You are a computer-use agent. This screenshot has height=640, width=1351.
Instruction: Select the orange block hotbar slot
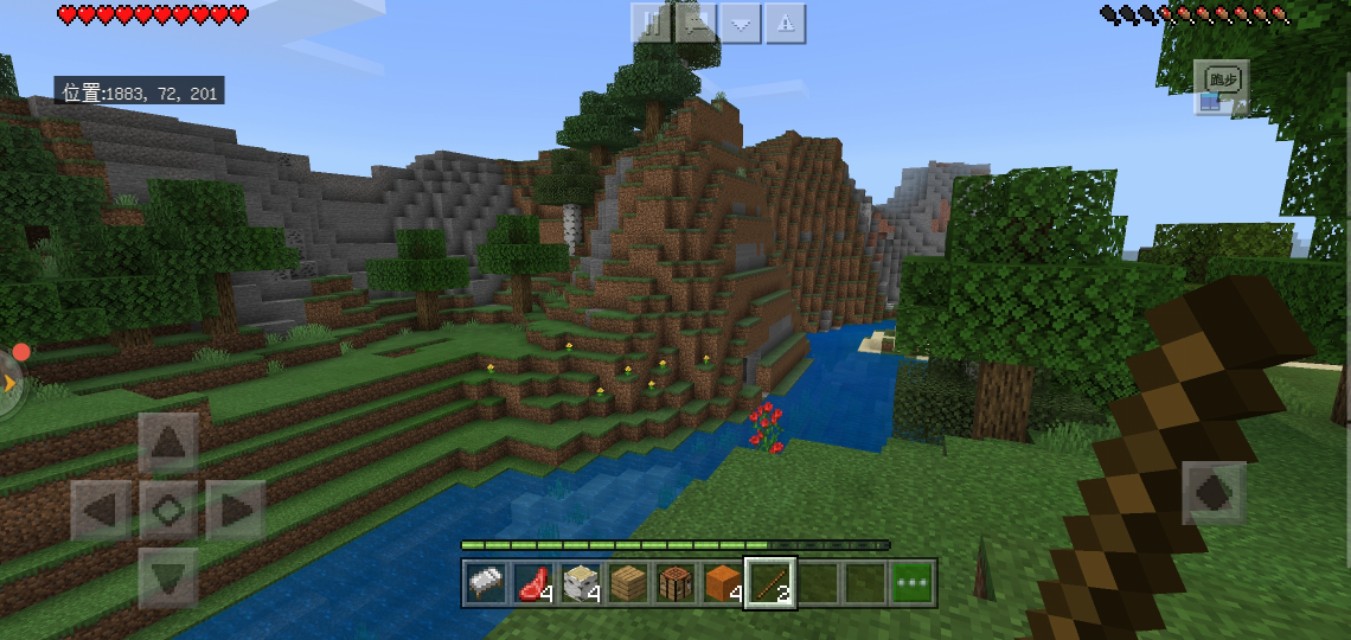pyautogui.click(x=721, y=583)
